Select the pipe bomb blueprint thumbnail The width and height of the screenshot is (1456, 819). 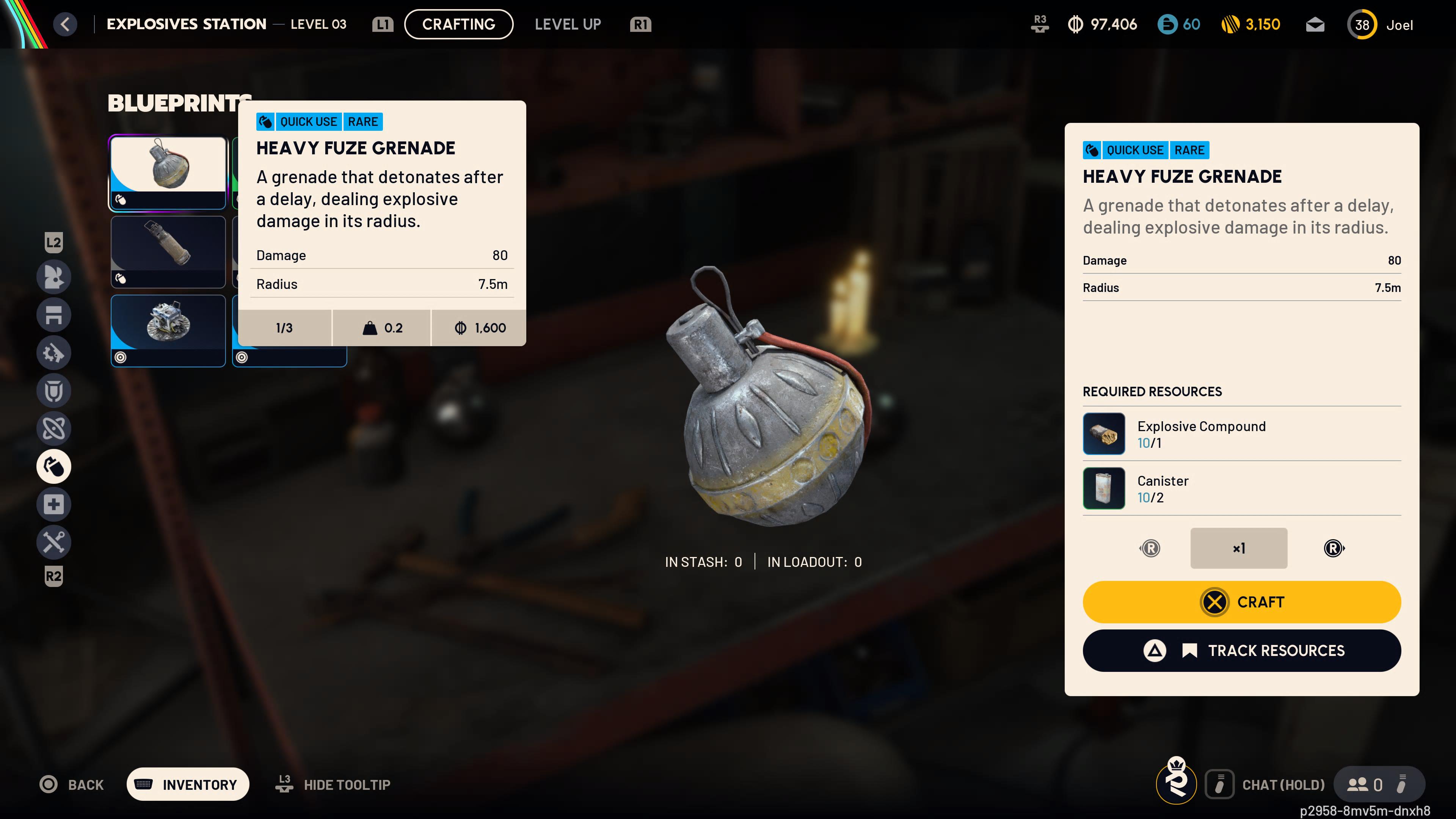click(x=168, y=251)
